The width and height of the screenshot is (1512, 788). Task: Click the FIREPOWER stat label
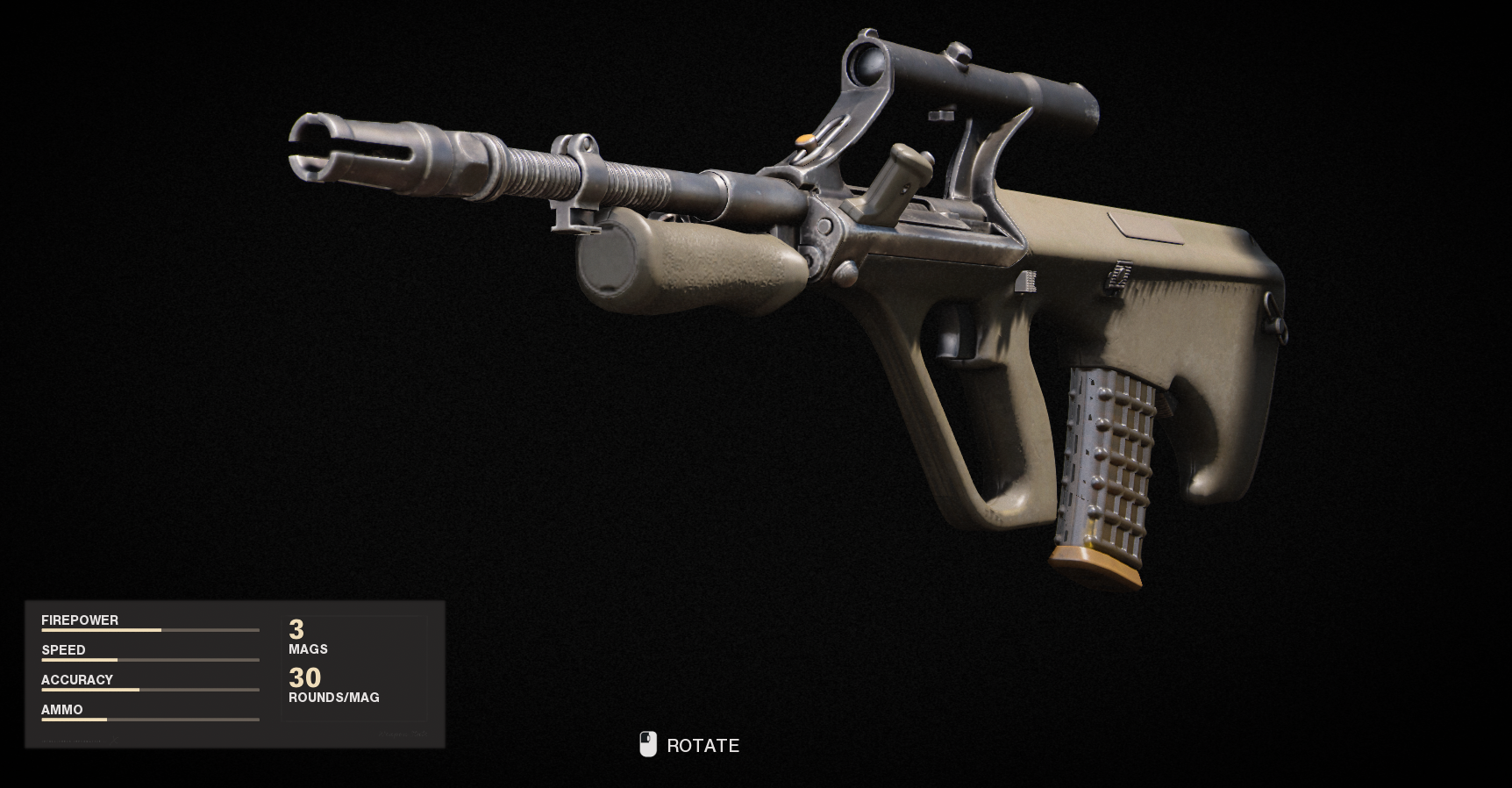(x=80, y=620)
